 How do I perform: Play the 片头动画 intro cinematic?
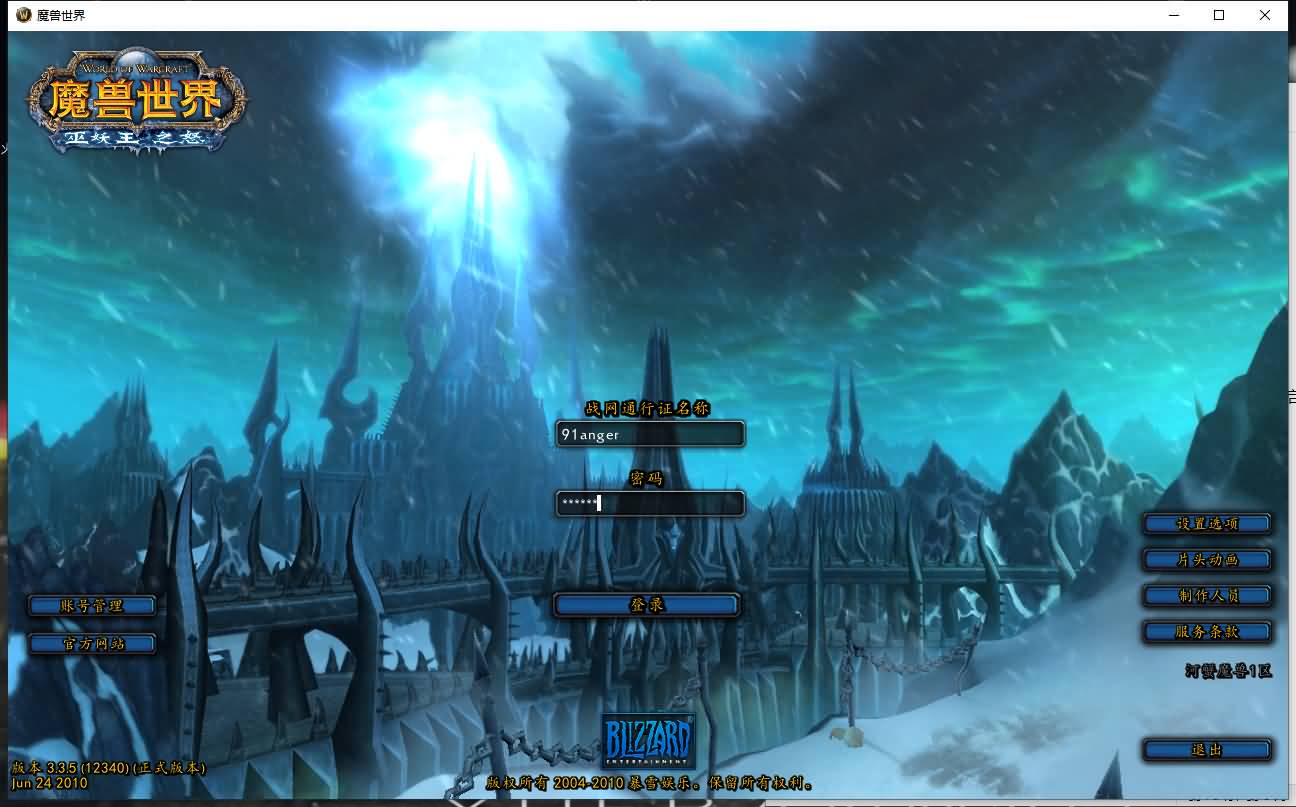click(1207, 559)
